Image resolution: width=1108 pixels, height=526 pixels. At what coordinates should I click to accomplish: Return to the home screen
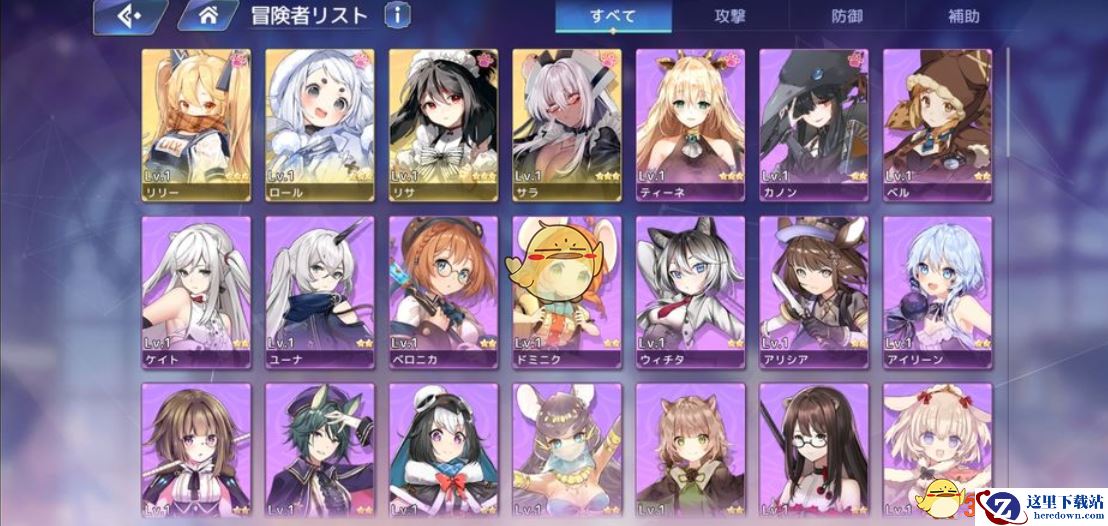[x=208, y=16]
